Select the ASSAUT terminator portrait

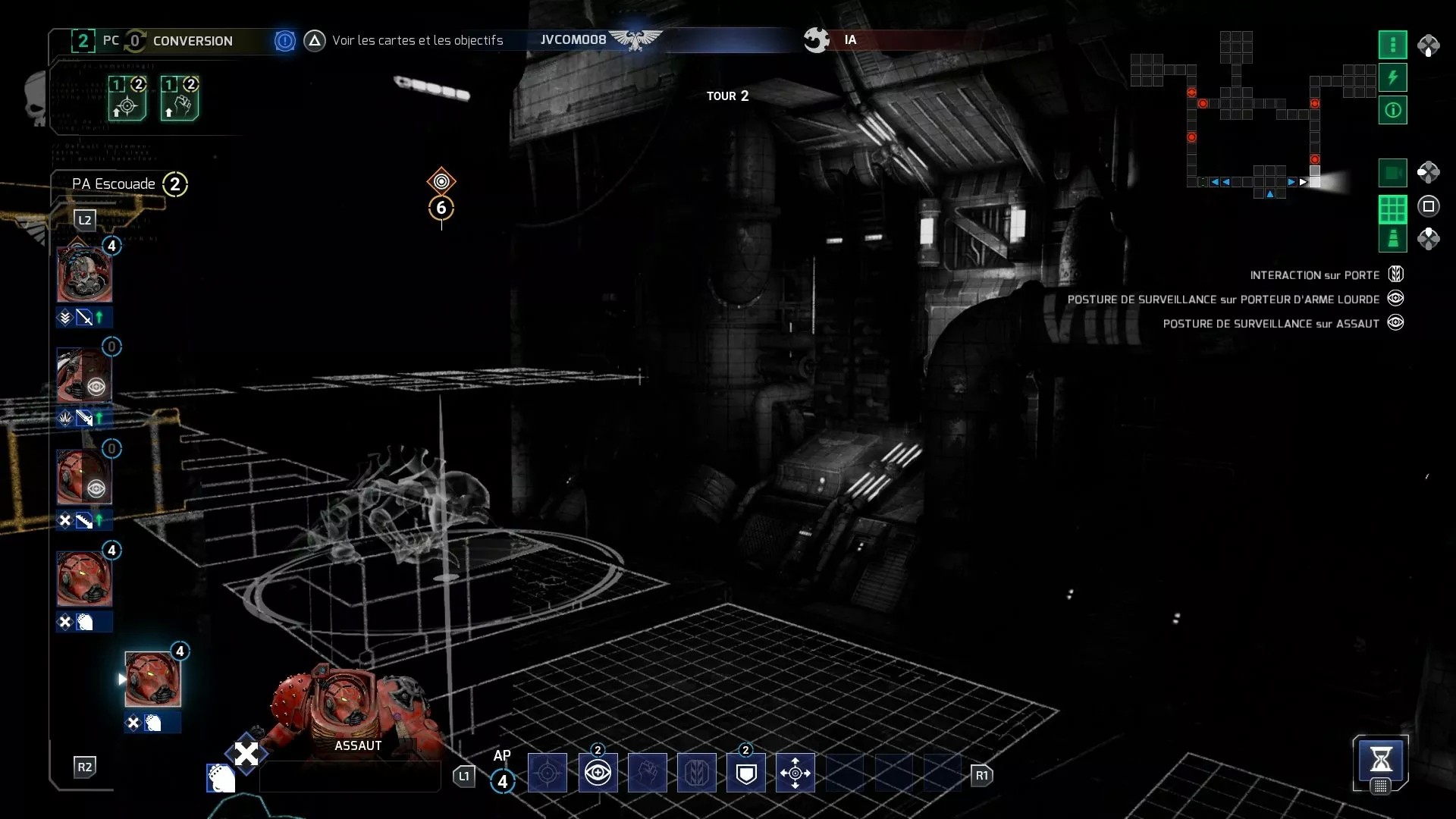point(152,679)
